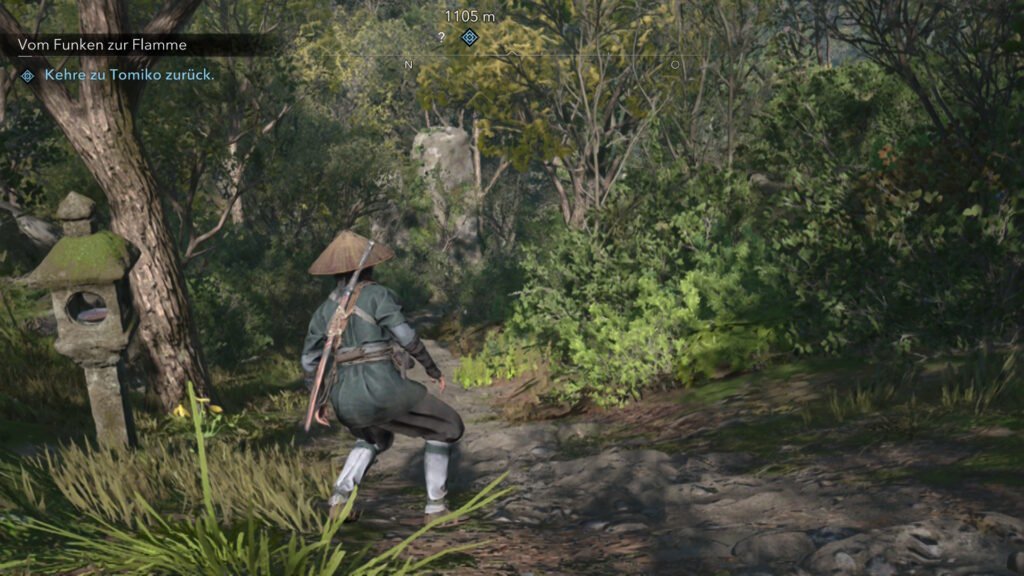
Task: Select the quest title Vom Funken zur Flamme
Action: [102, 45]
